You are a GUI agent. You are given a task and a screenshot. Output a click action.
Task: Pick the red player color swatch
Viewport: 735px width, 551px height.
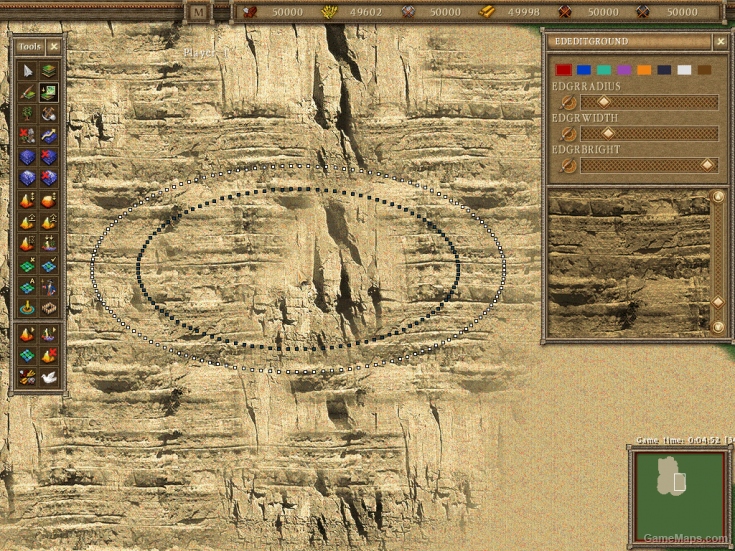(564, 70)
